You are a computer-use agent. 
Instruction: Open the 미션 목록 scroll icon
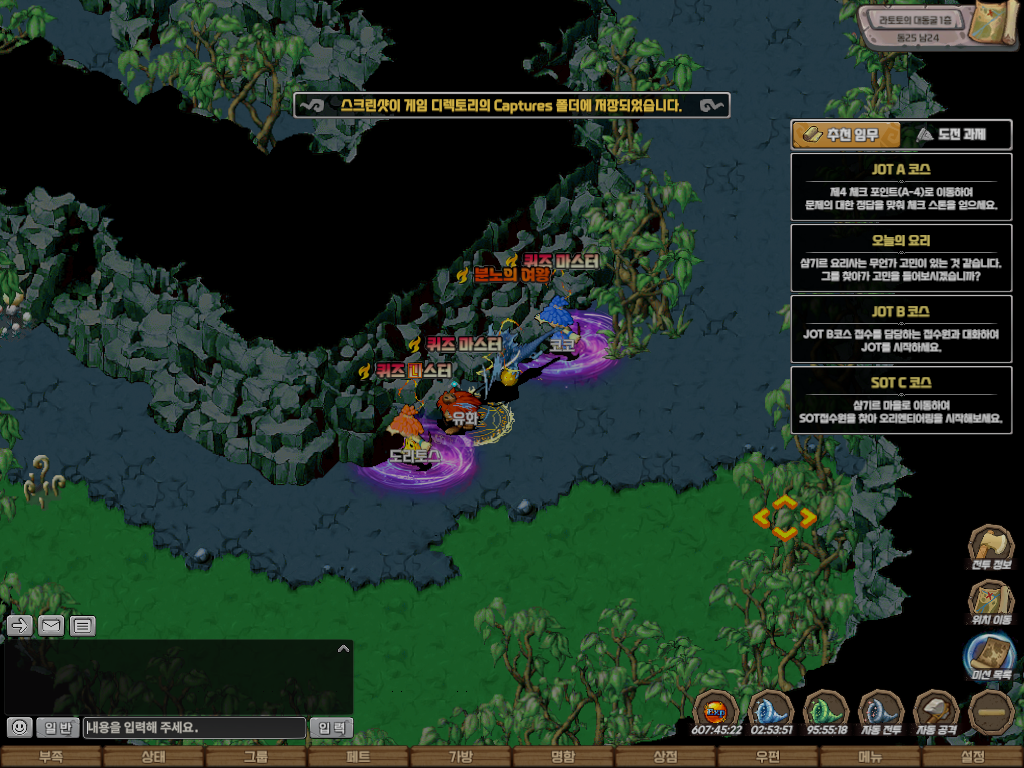pos(991,657)
